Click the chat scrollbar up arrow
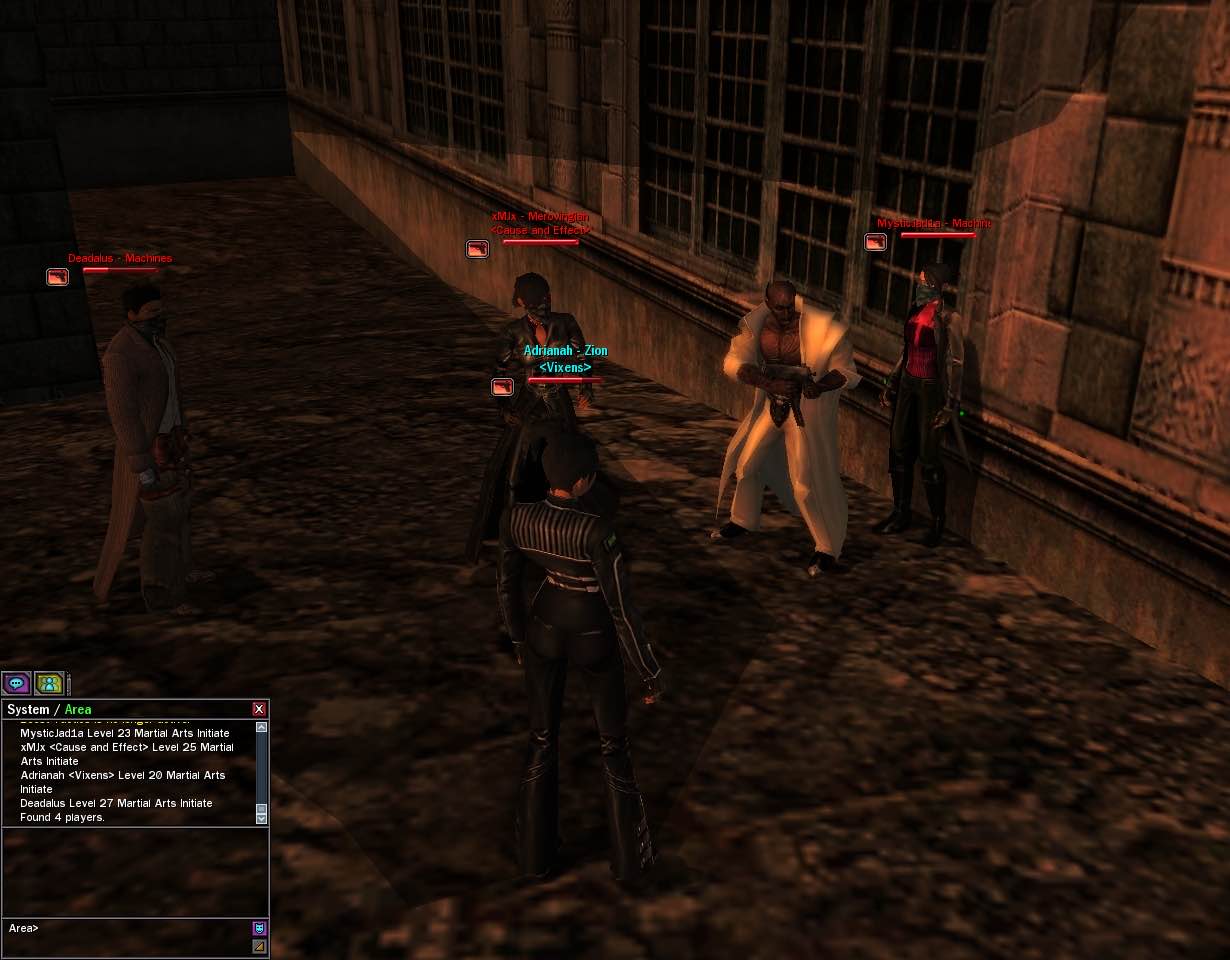Screen dimensions: 1230x960 click(x=262, y=727)
